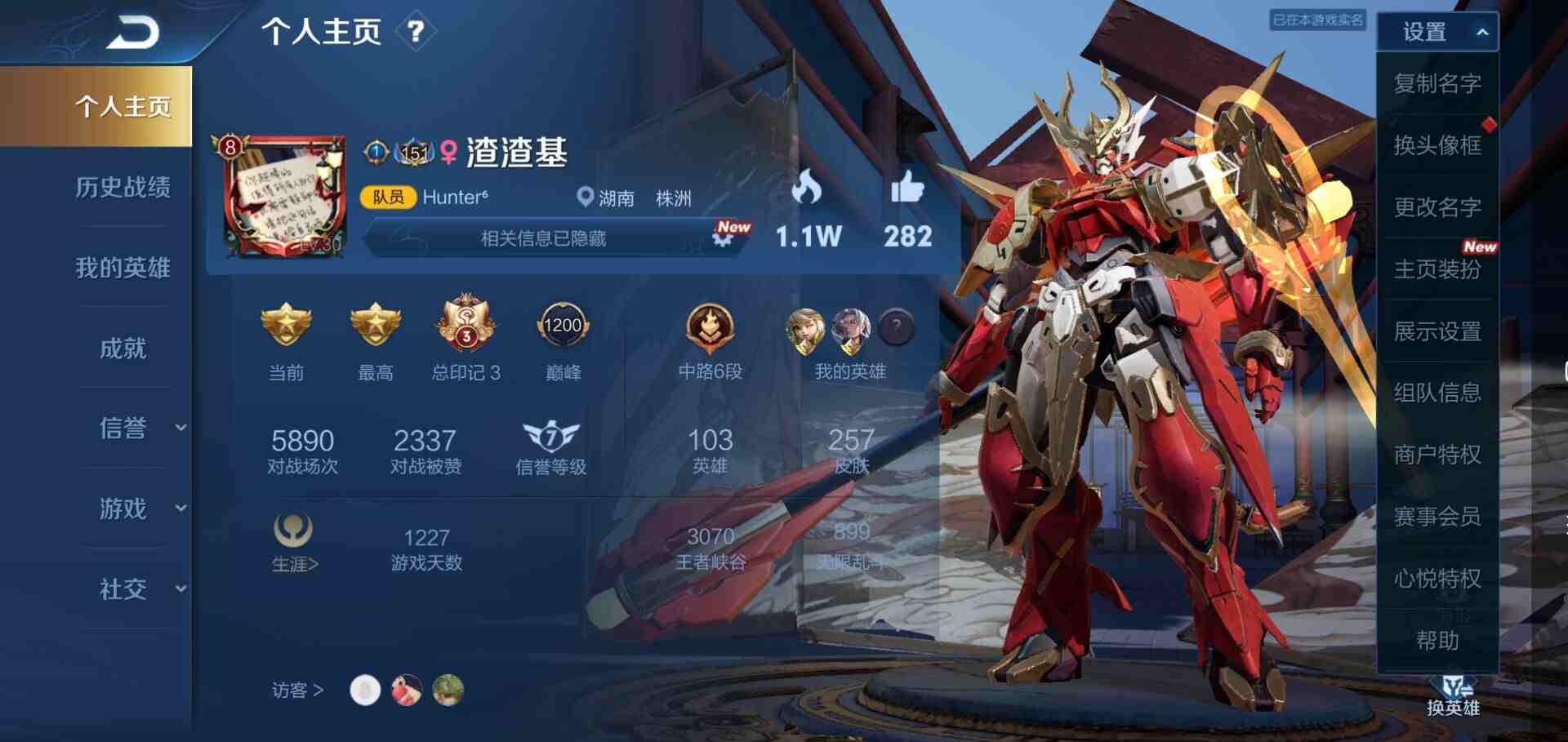Click the 换英雄 button
The width and height of the screenshot is (1568, 742).
click(x=1453, y=695)
